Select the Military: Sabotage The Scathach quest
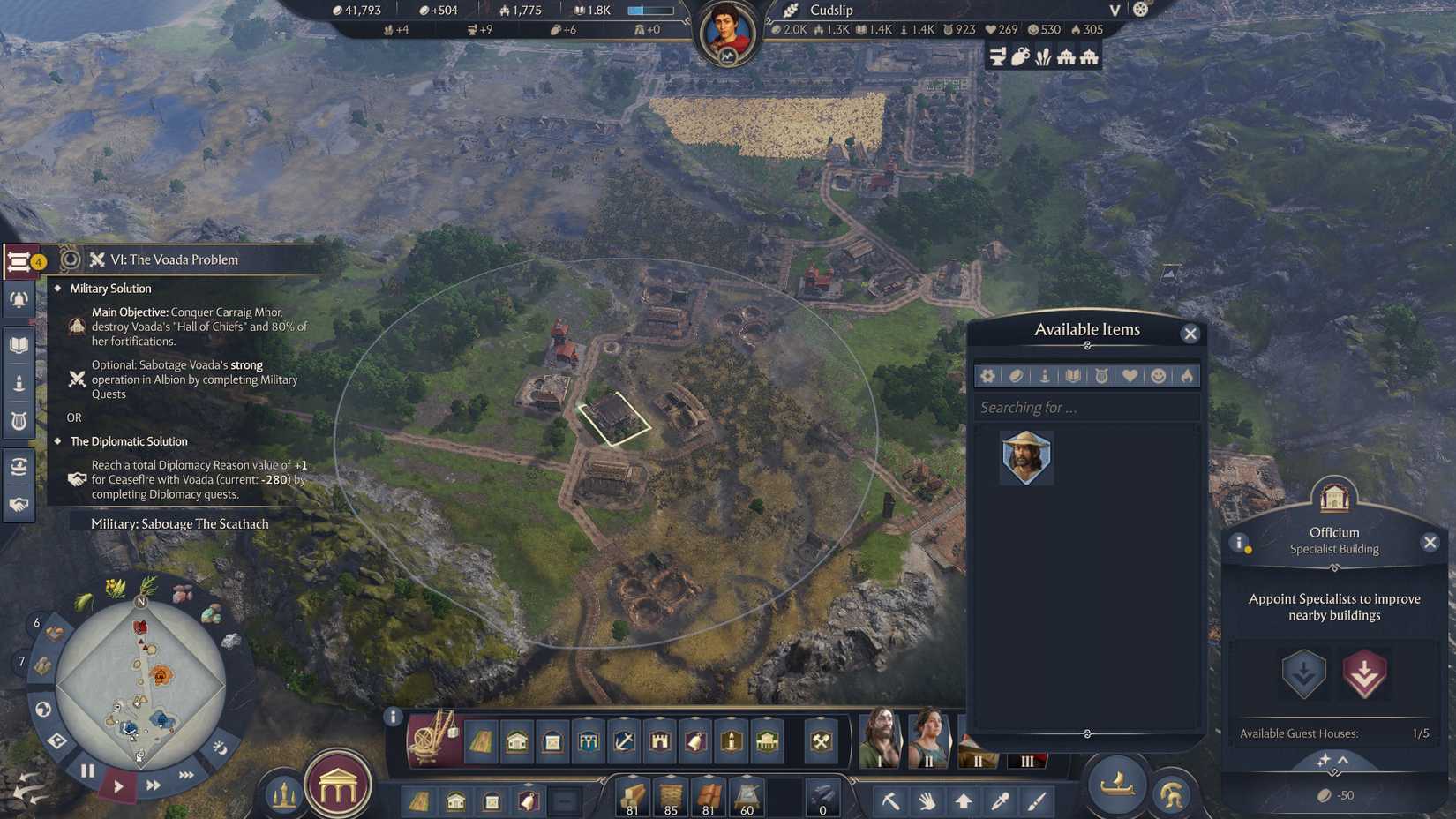1456x819 pixels. (x=179, y=523)
